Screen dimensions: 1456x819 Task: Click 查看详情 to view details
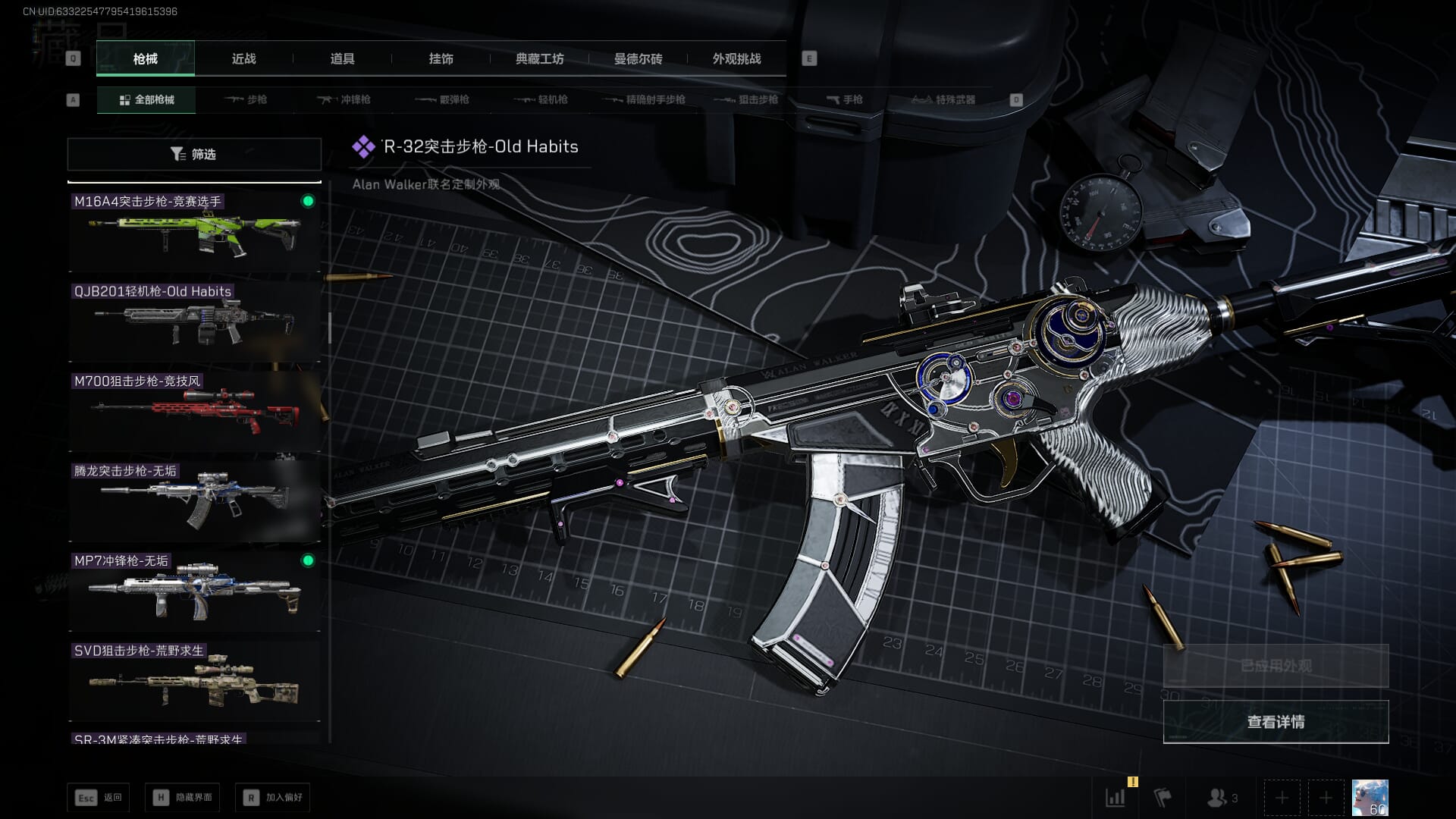pyautogui.click(x=1276, y=722)
